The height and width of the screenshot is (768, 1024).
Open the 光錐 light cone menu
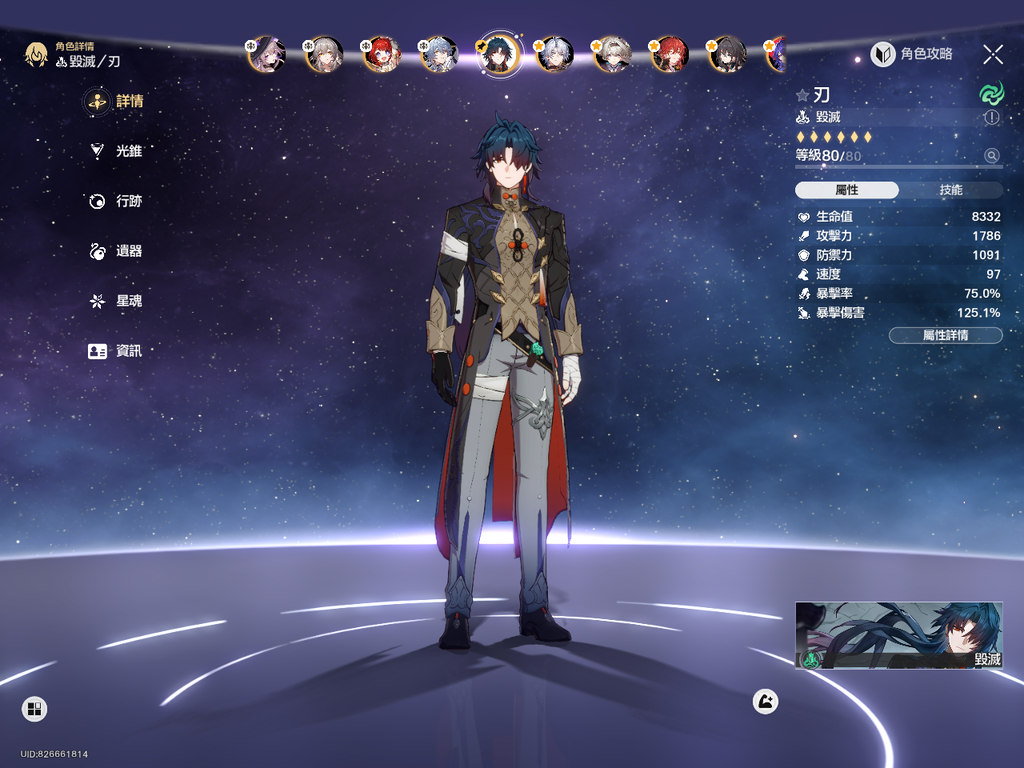pyautogui.click(x=115, y=151)
